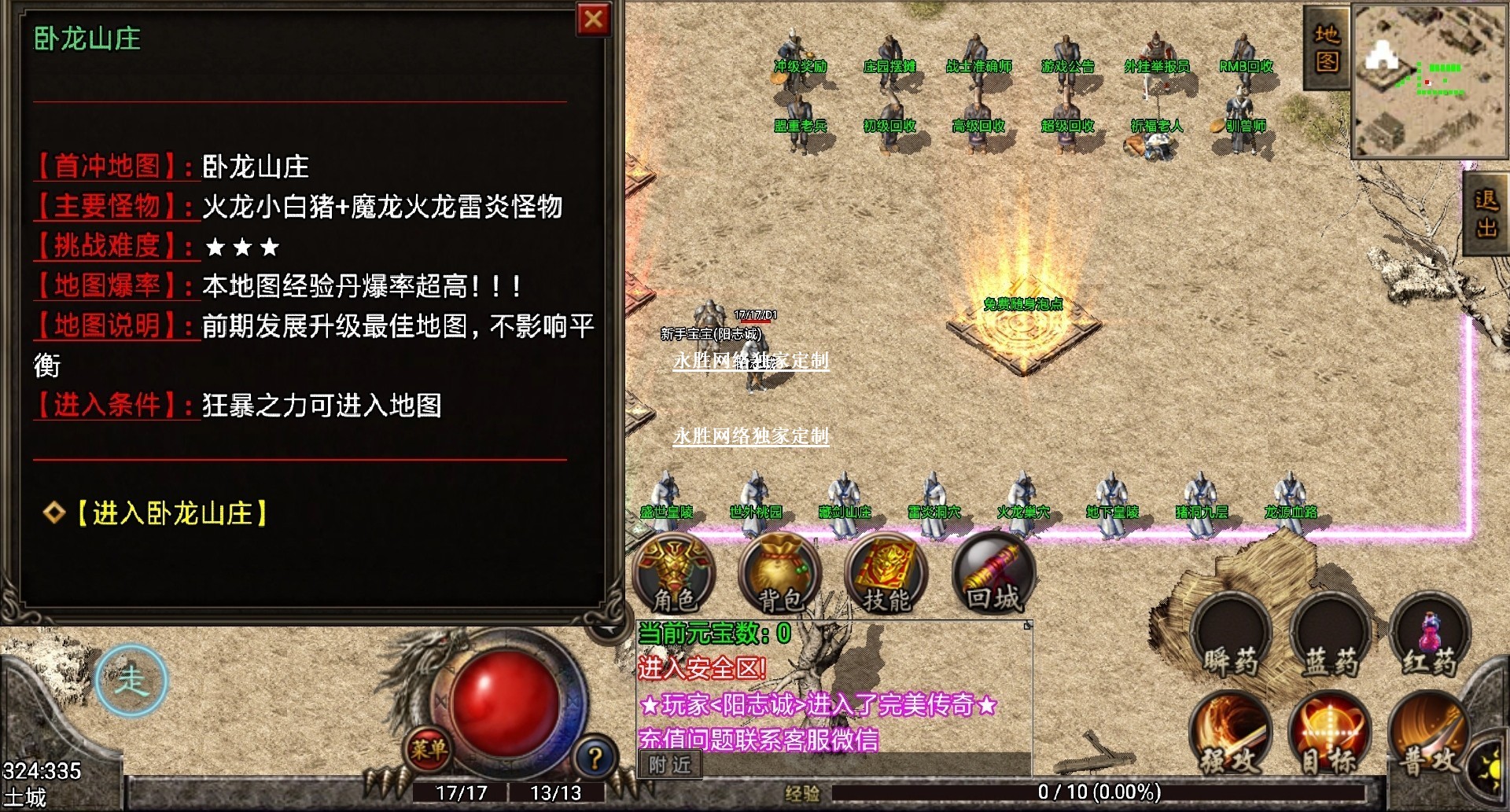Choose the 进入卧龙山庄 option
1510x812 pixels.
click(172, 513)
